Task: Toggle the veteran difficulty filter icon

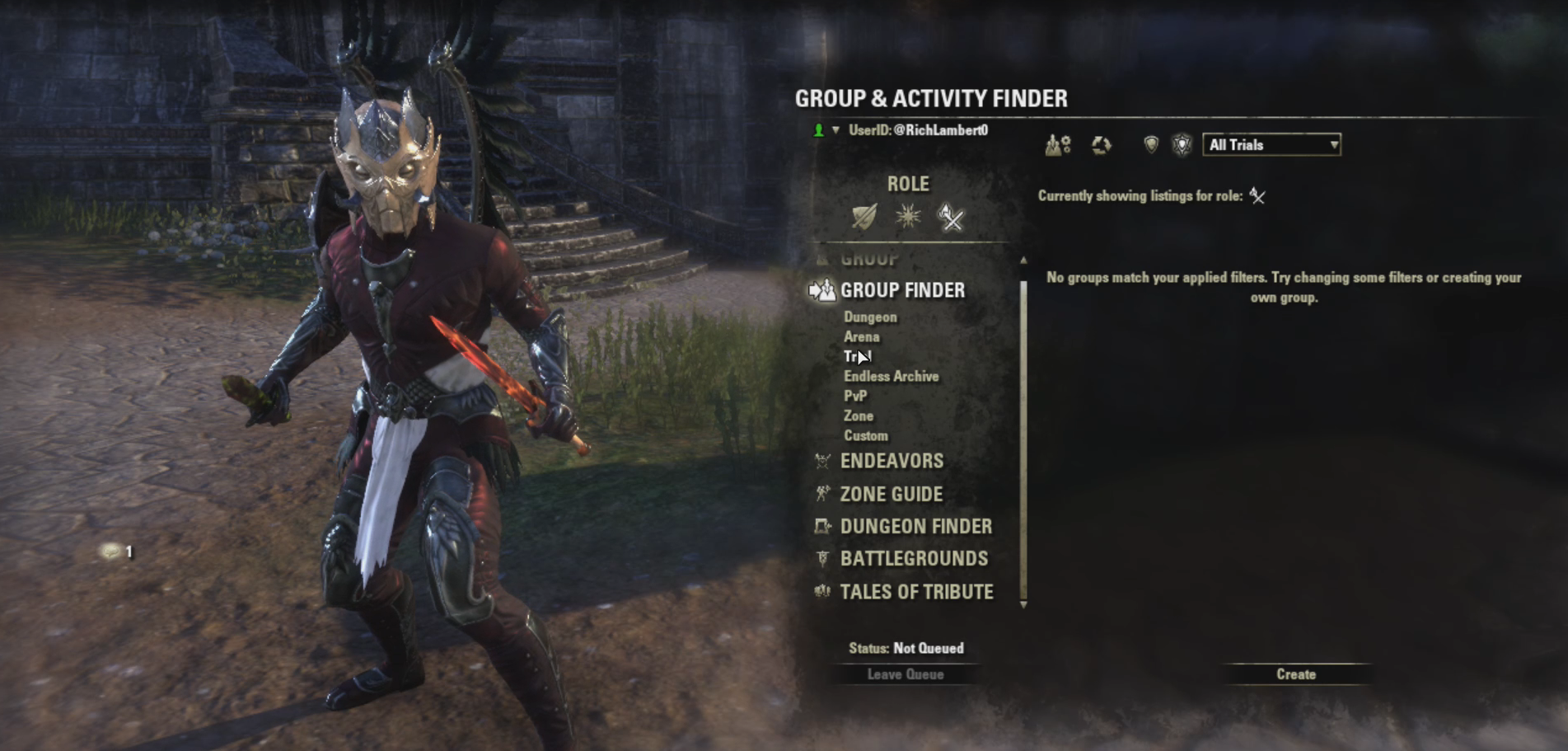Action: click(1182, 145)
